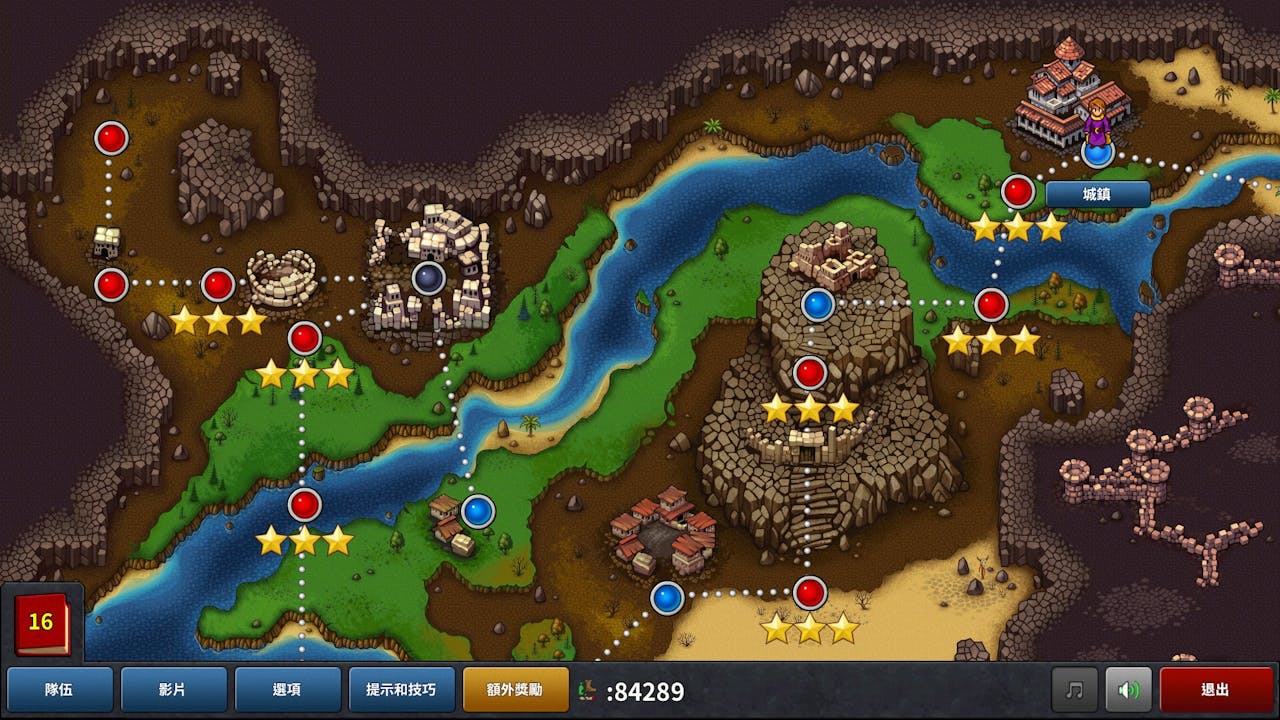Click the blue level marker near the bottom village
Viewport: 1280px width, 720px height.
click(x=666, y=597)
